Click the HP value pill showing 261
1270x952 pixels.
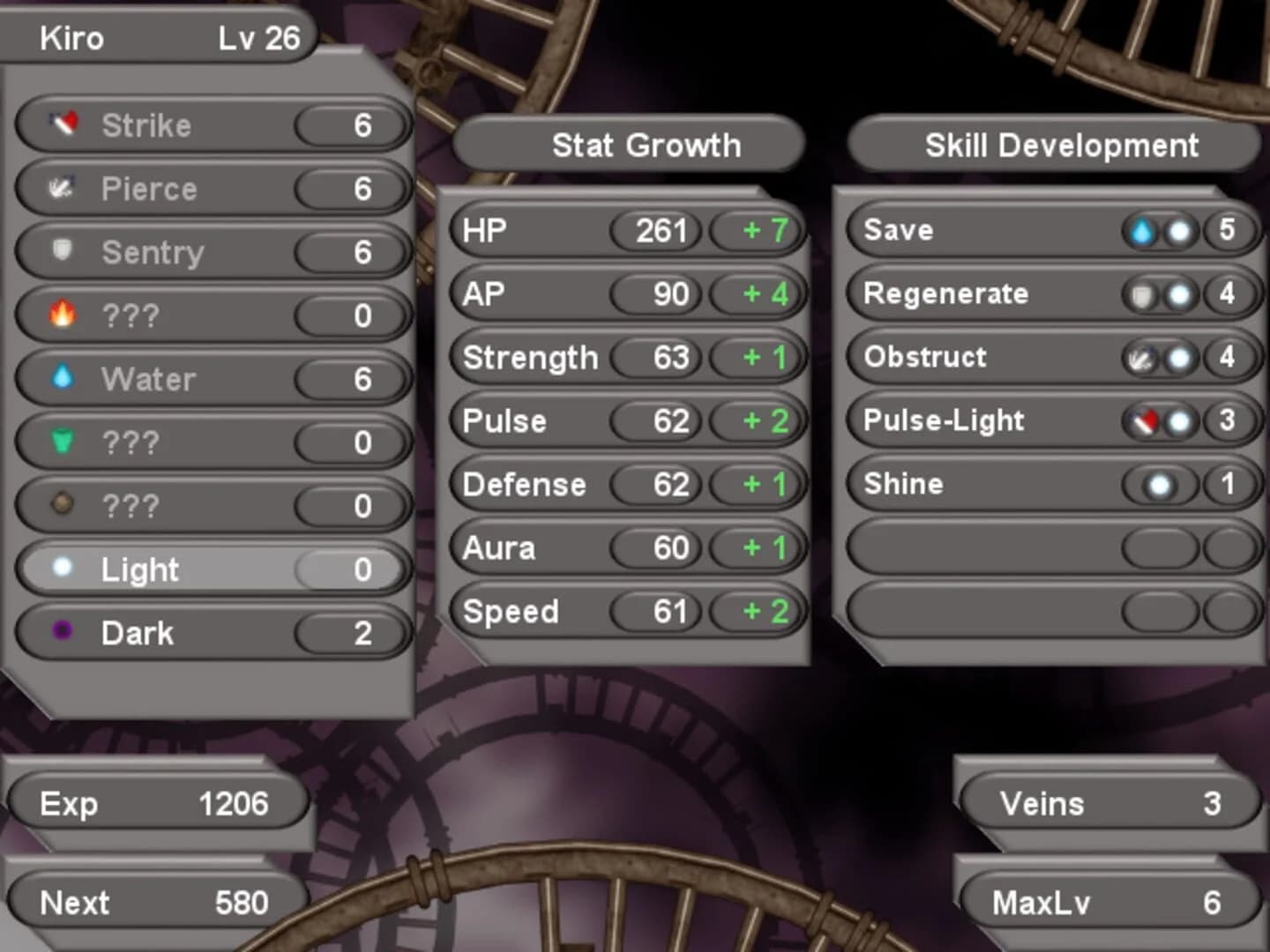click(658, 230)
